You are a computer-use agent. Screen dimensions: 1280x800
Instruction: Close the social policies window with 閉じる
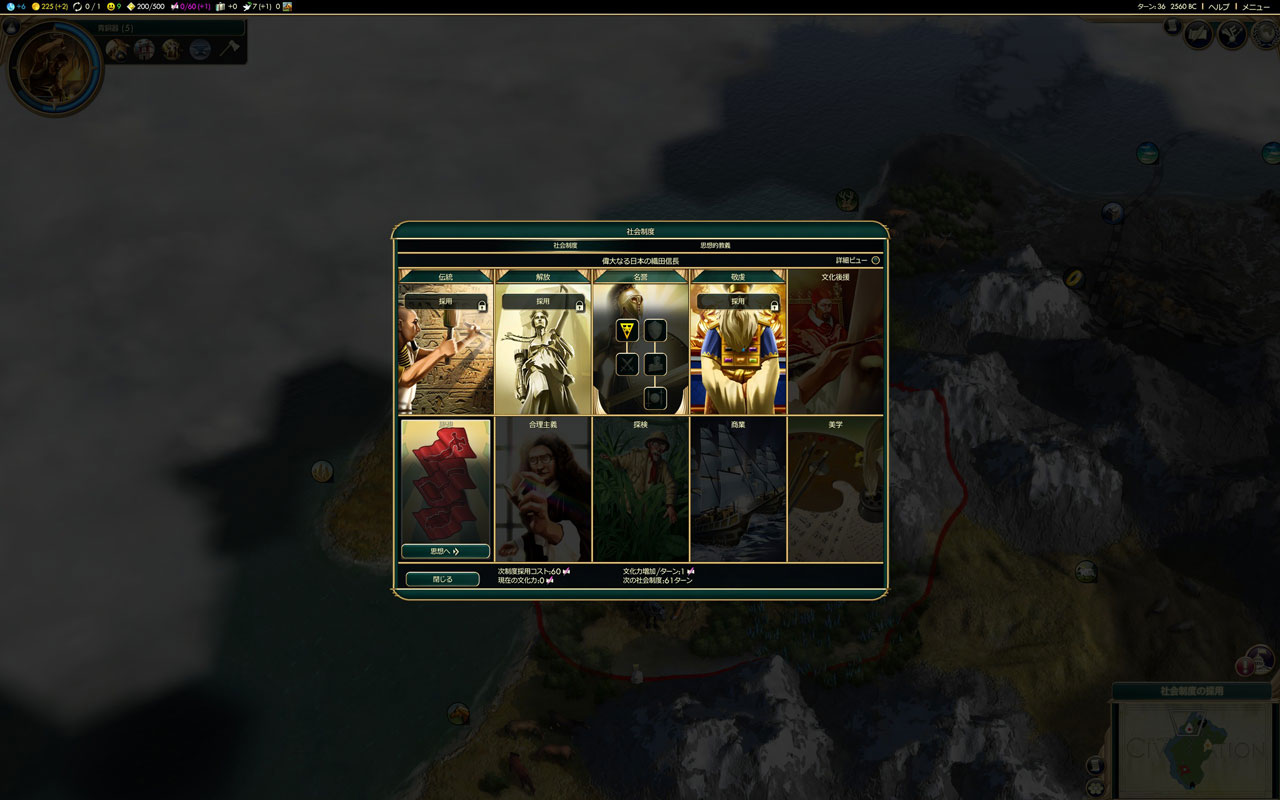[442, 579]
